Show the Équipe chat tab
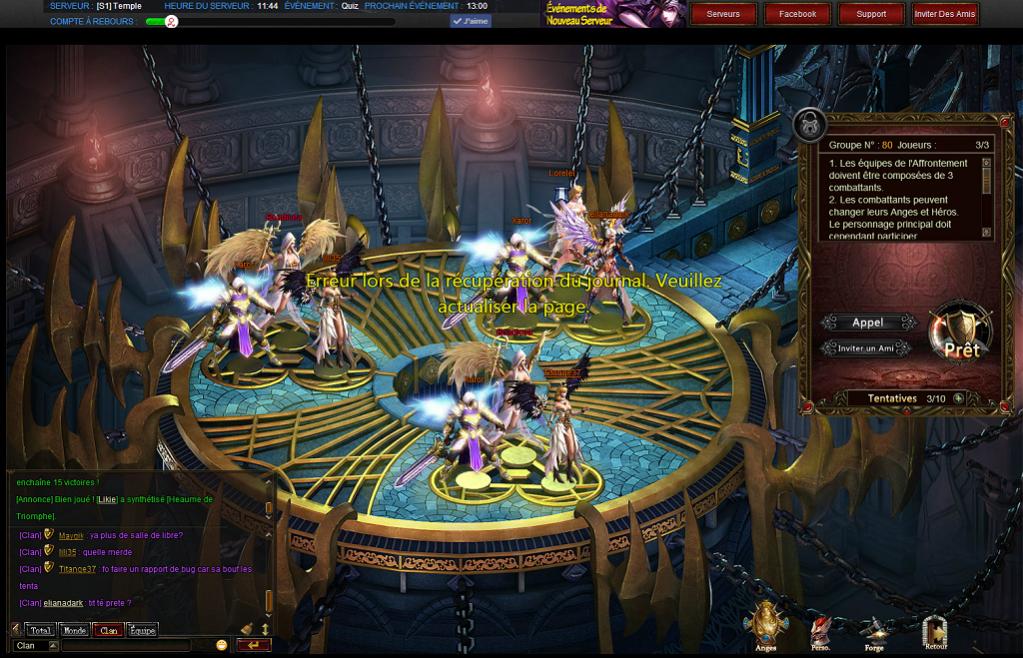Screen dimensions: 1023x658 coord(142,630)
